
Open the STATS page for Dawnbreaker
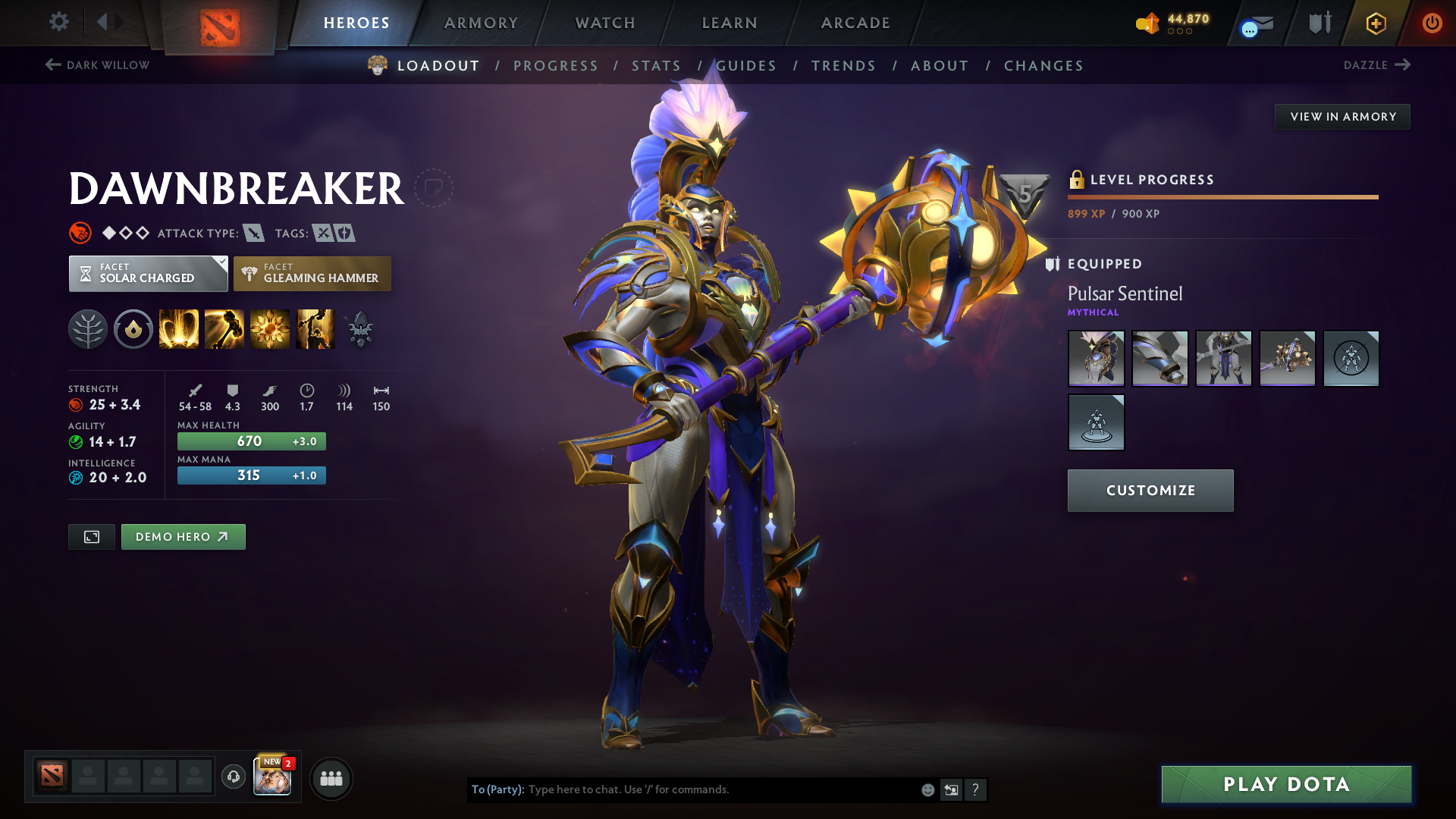(656, 66)
